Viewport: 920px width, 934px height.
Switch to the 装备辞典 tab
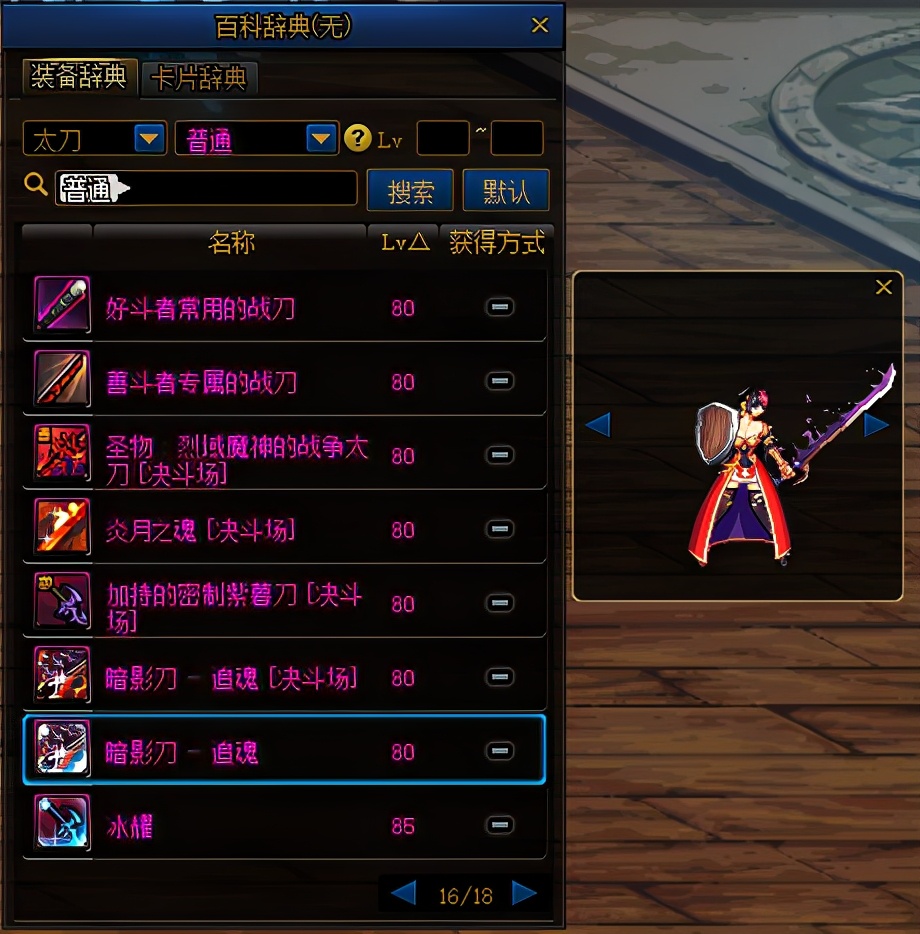click(x=79, y=77)
